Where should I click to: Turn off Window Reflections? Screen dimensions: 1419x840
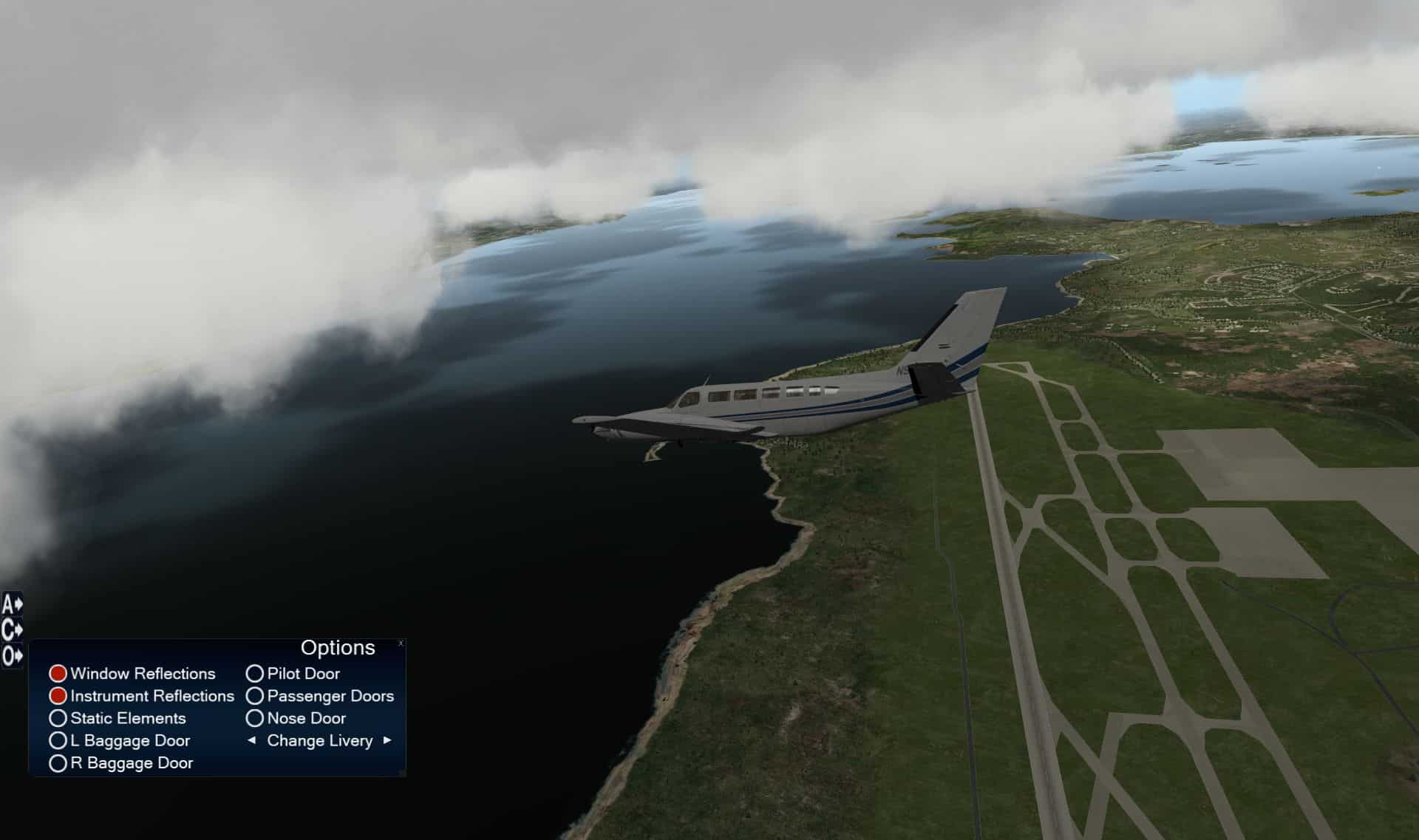point(58,674)
